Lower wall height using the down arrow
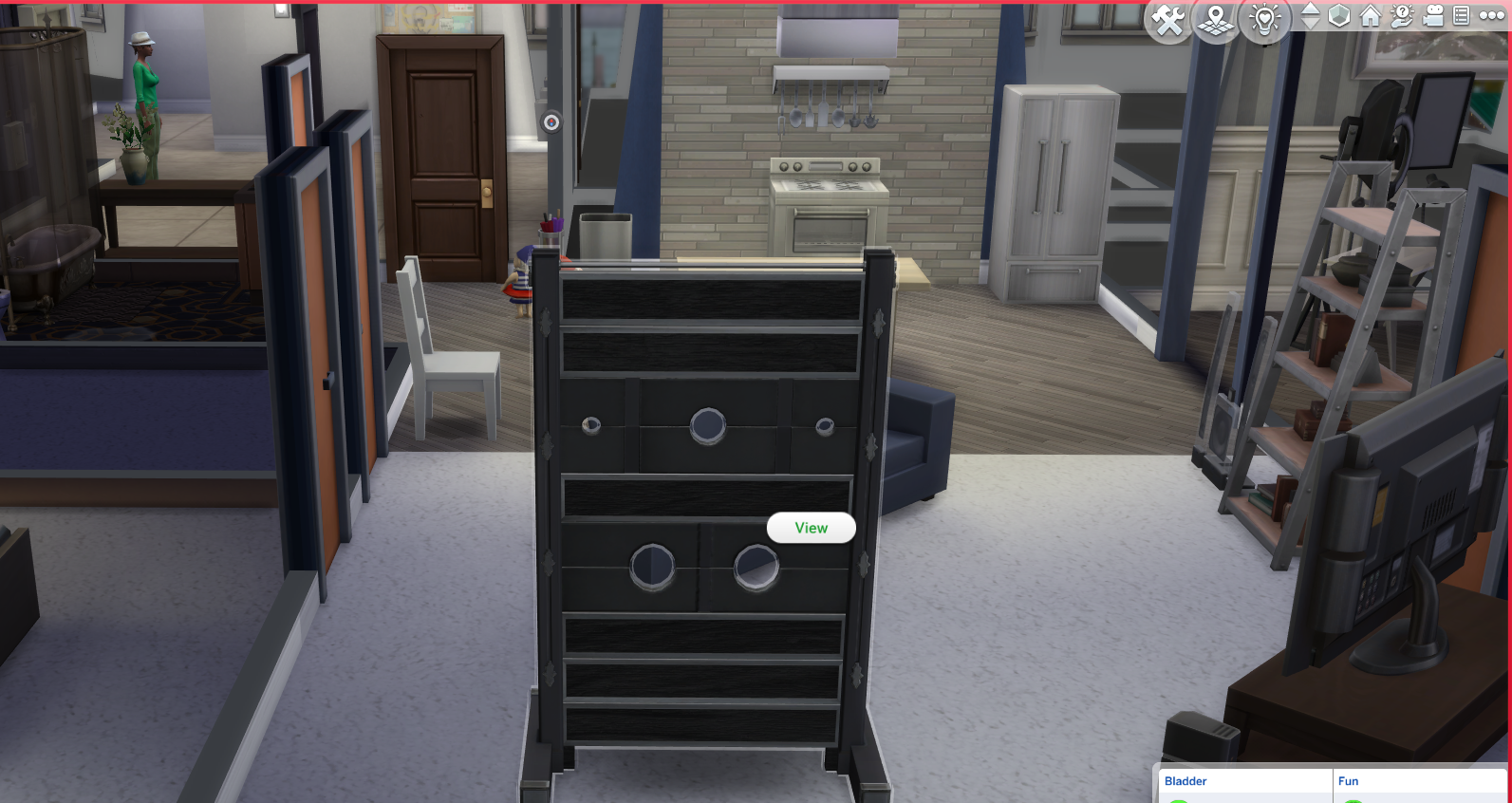This screenshot has width=1512, height=803. (1312, 24)
